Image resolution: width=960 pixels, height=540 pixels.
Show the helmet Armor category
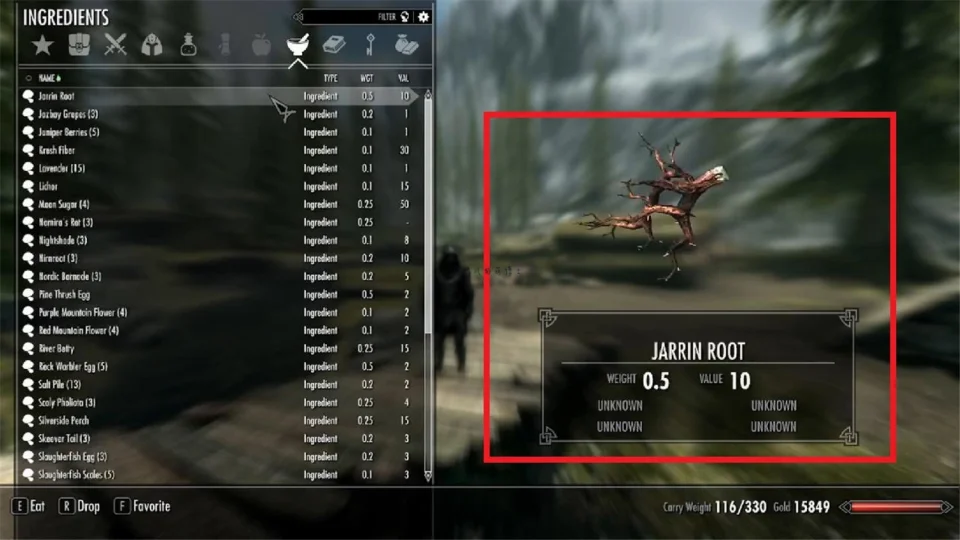(x=152, y=44)
